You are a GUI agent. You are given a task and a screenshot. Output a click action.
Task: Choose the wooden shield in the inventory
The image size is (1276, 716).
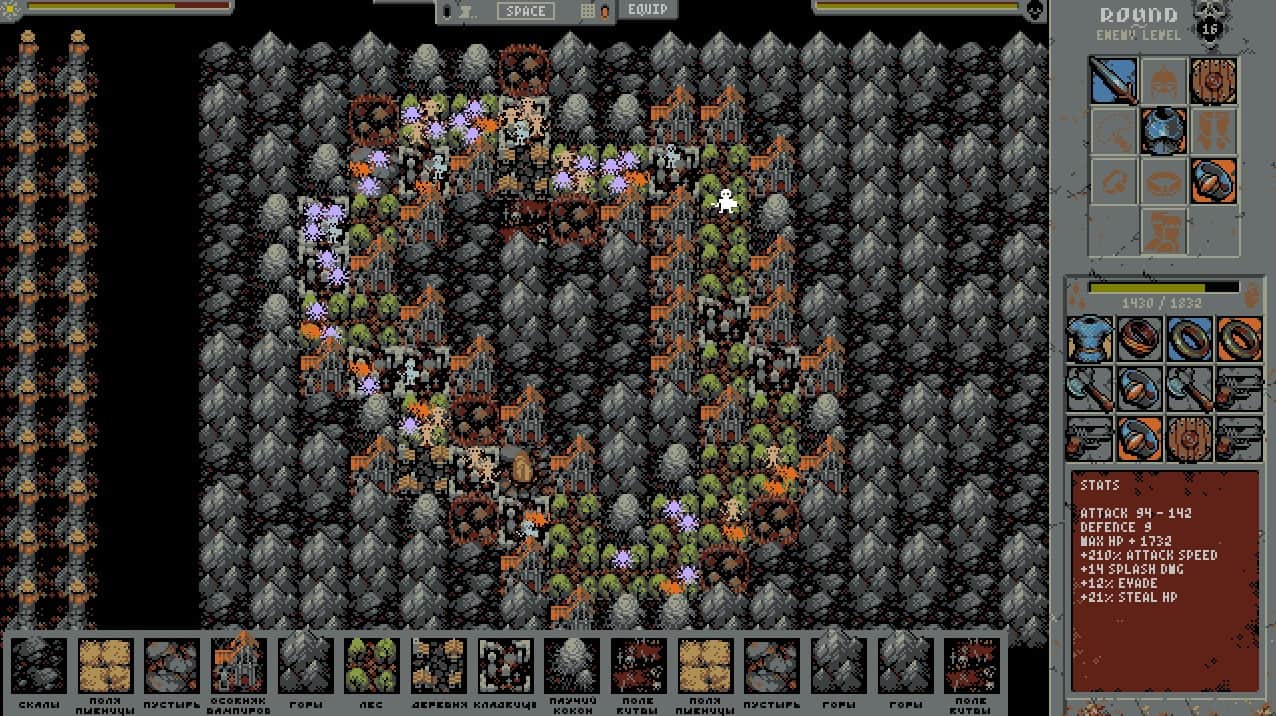click(x=1189, y=439)
